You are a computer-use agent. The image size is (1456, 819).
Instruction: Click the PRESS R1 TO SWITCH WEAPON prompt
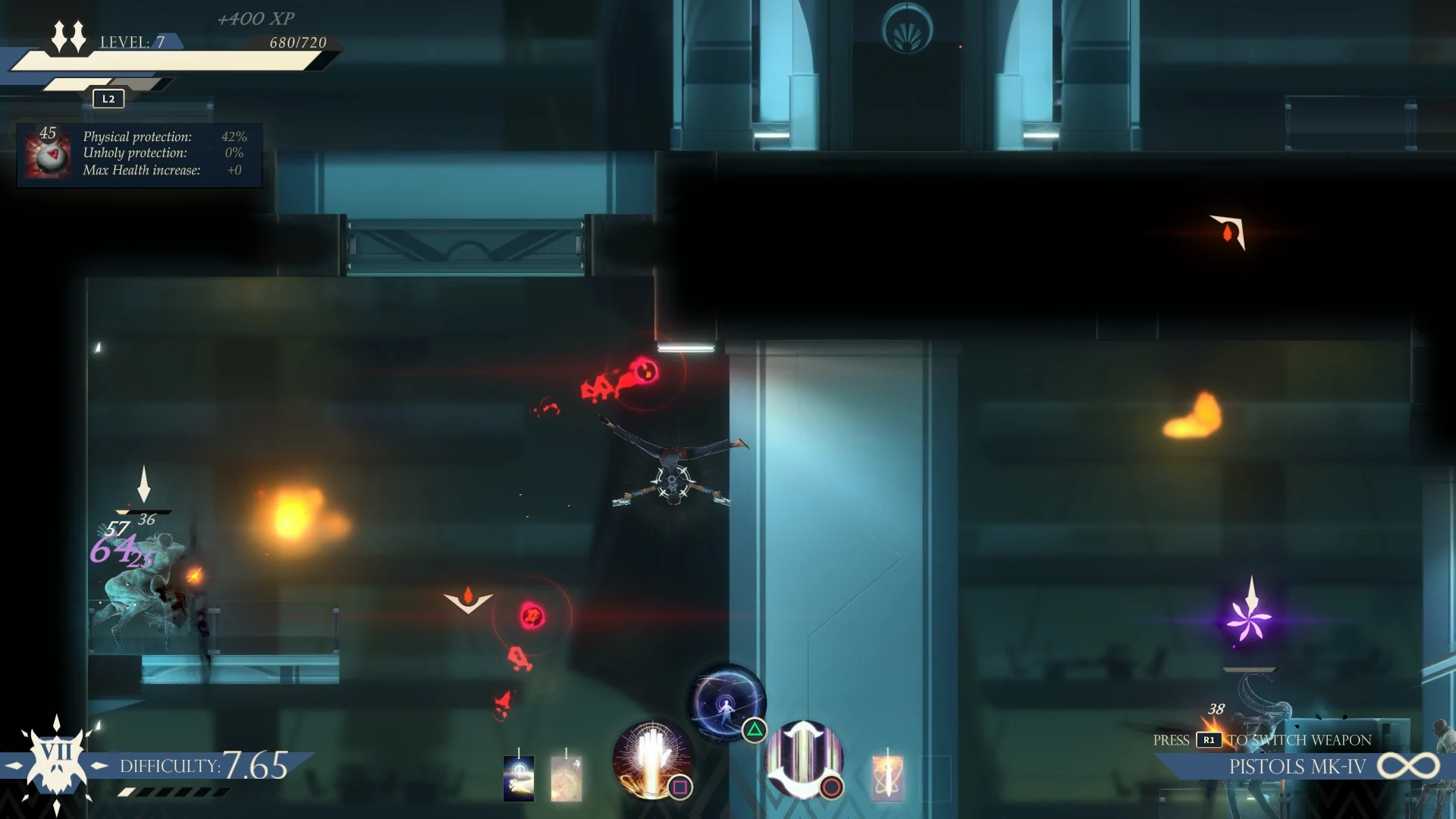(x=1261, y=740)
